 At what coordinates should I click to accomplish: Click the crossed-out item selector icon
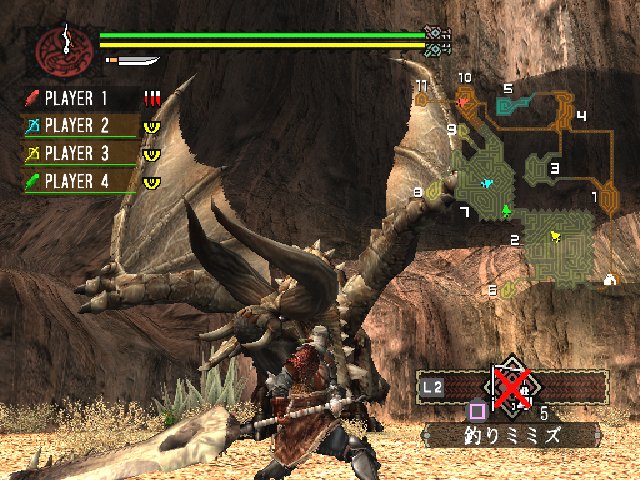(x=512, y=385)
